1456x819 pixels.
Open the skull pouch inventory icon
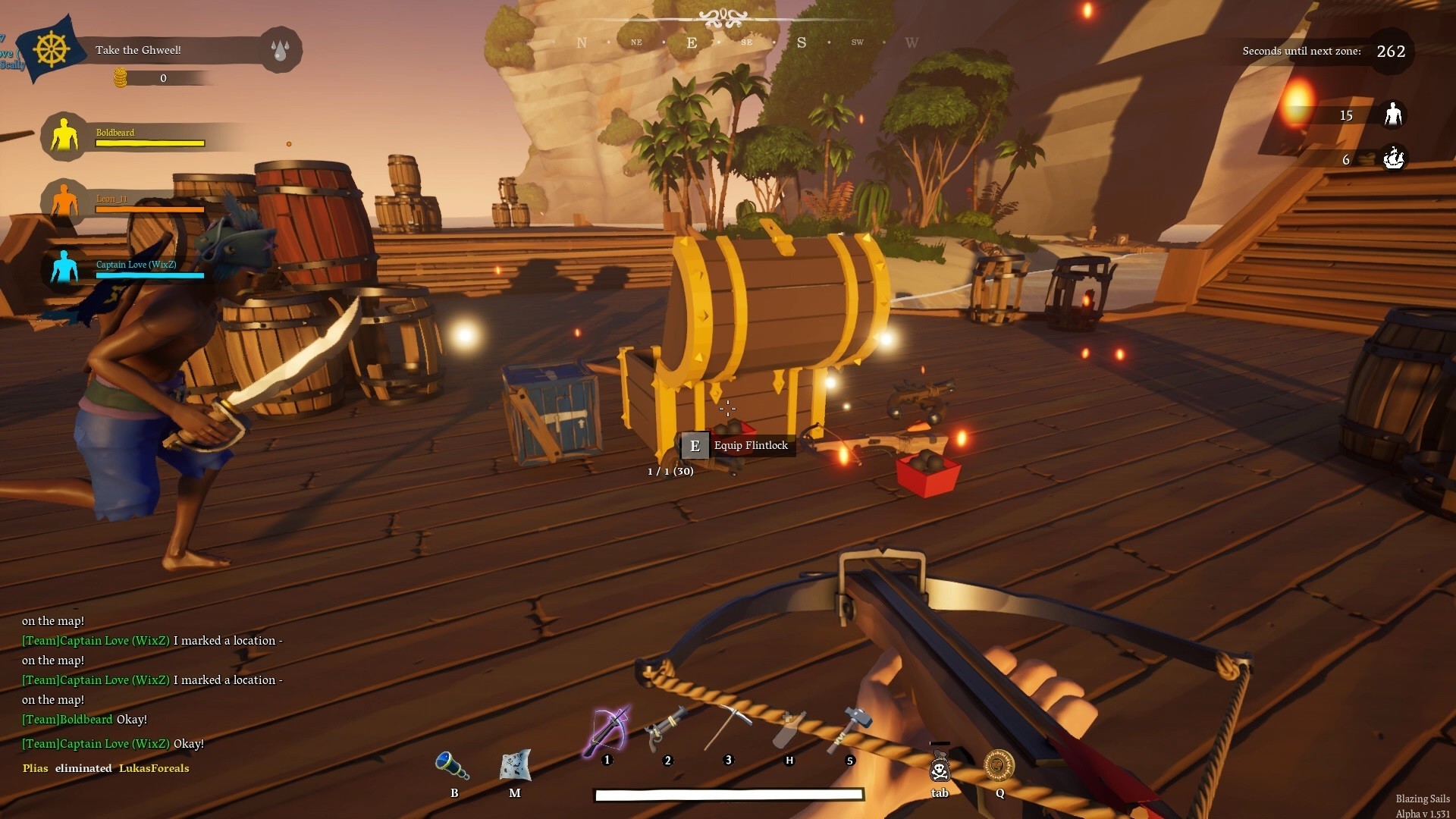[940, 767]
